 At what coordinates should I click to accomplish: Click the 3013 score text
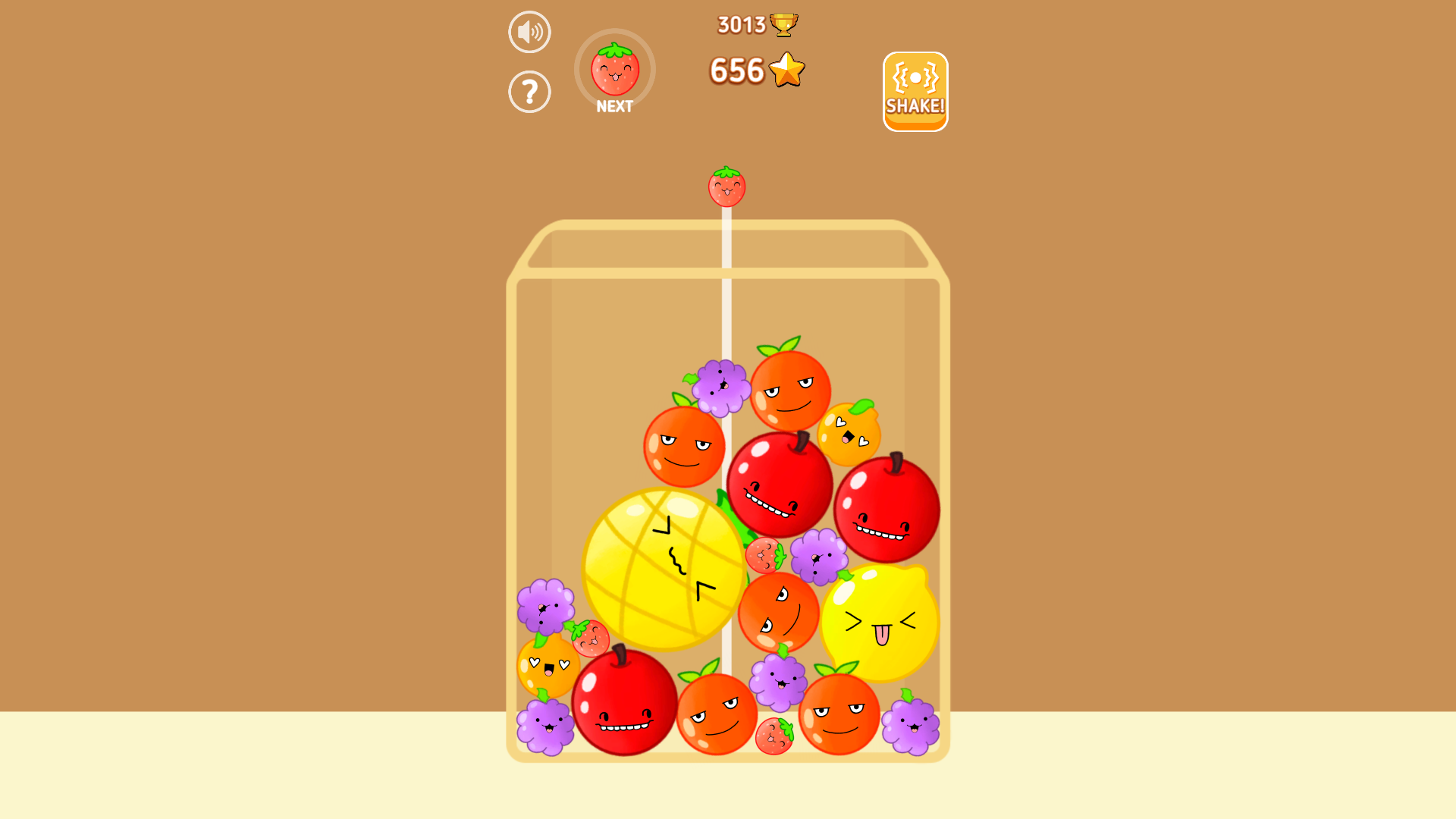point(739,24)
